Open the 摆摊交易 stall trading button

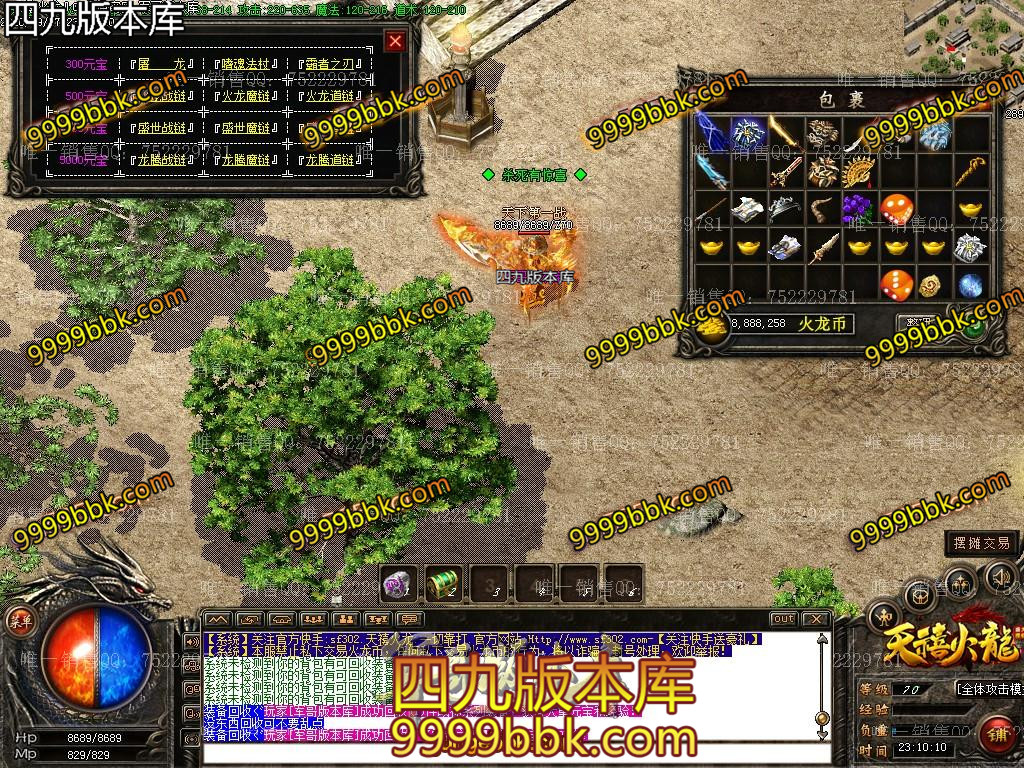982,543
